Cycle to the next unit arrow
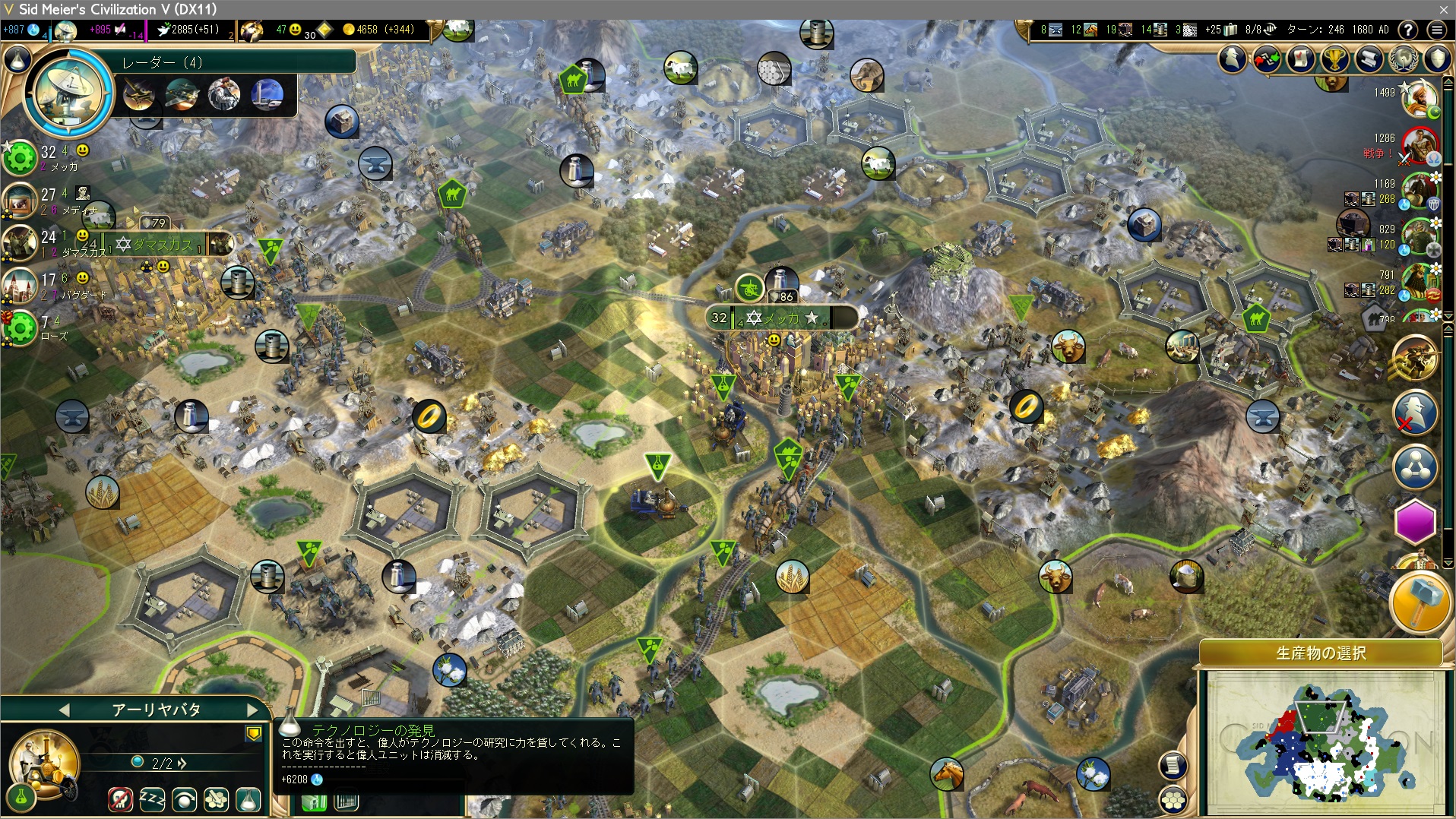Screen dimensions: 1456x819 [252, 710]
